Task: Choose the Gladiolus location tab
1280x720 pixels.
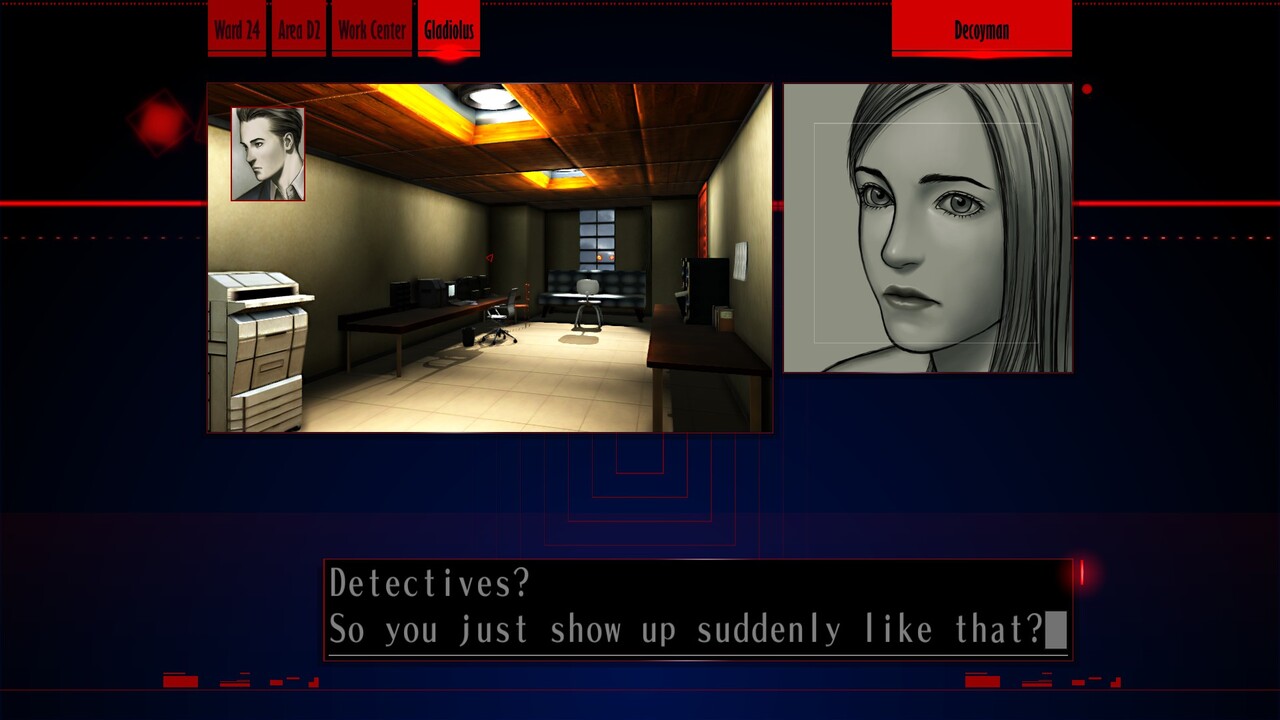Action: point(448,29)
